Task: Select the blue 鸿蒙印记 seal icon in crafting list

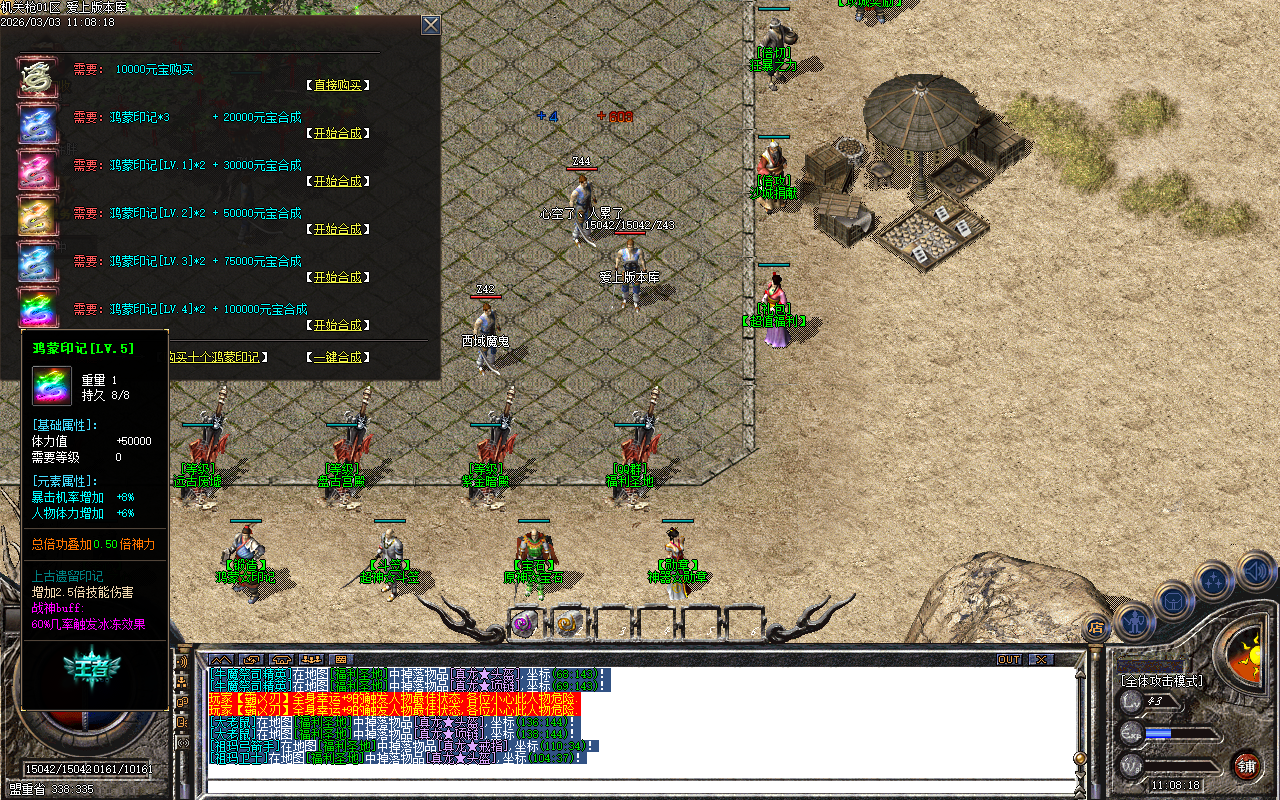Action: (x=37, y=124)
